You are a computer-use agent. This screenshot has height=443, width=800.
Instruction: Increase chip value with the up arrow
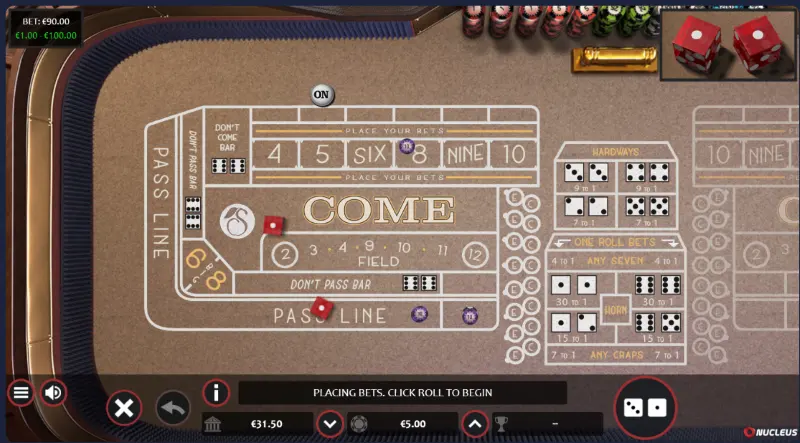pyautogui.click(x=476, y=424)
